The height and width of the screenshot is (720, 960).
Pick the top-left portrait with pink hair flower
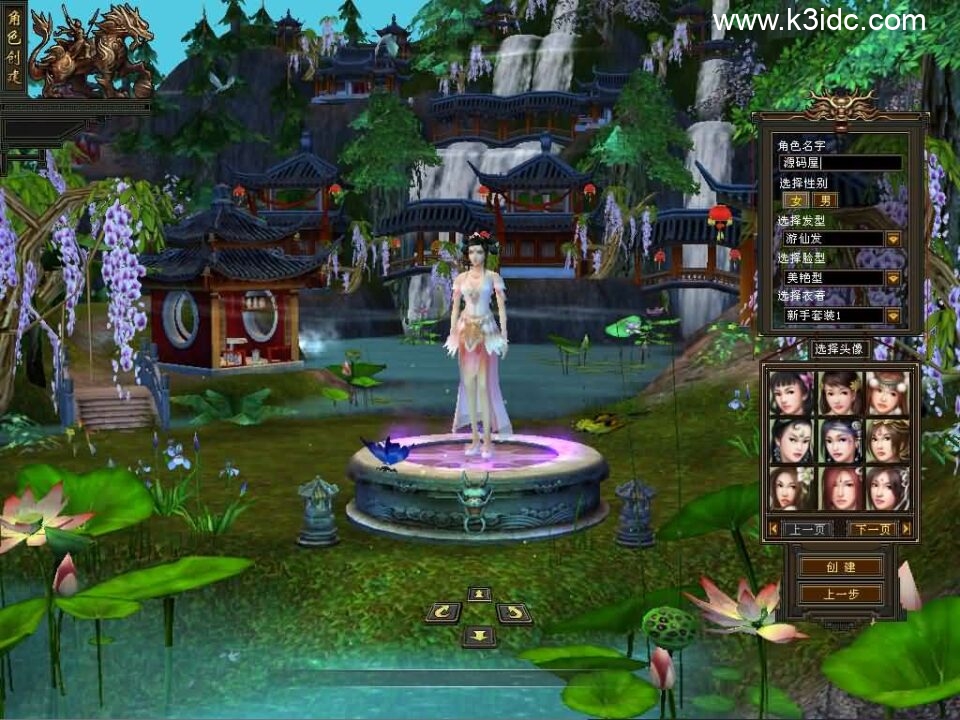click(791, 393)
